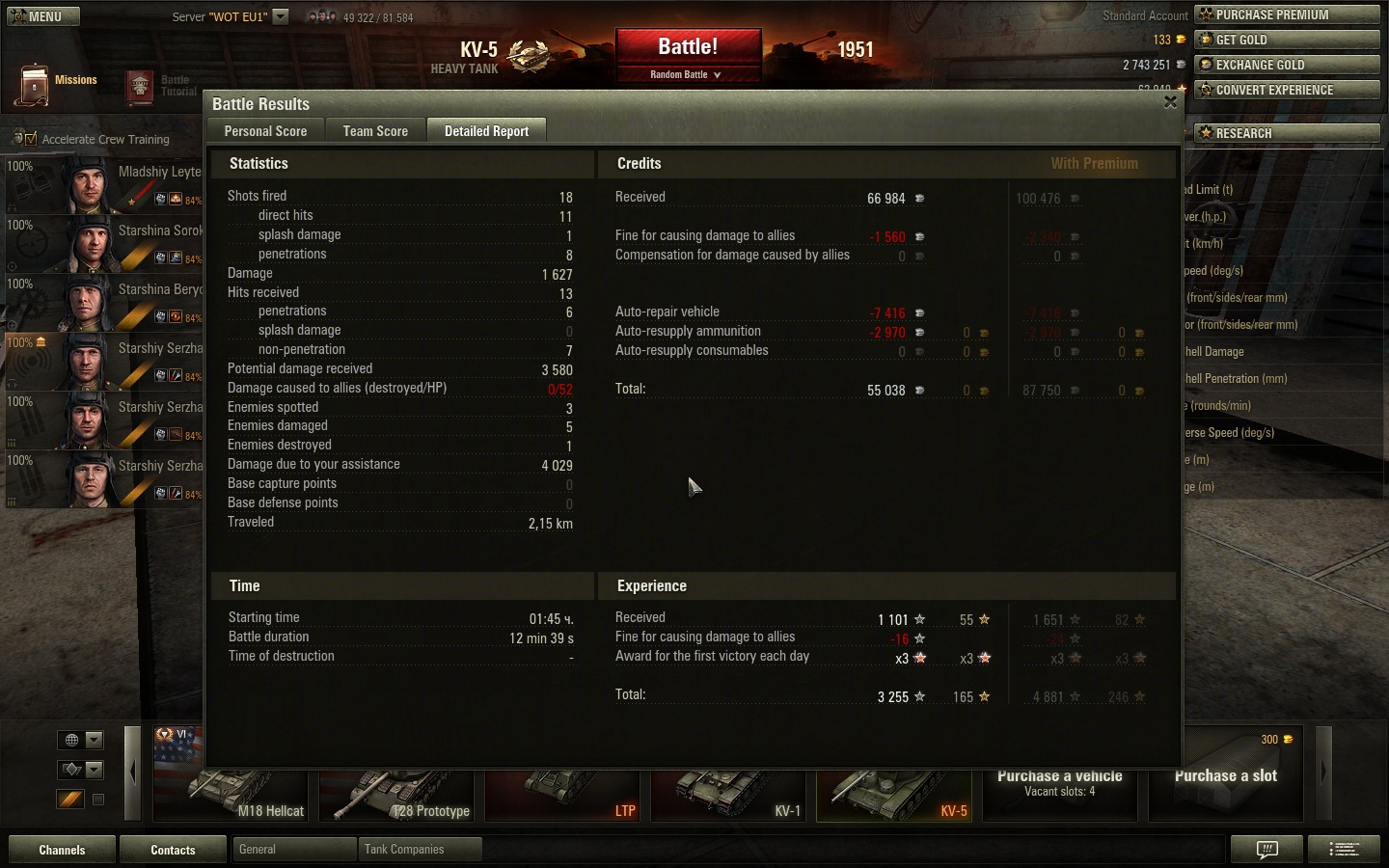Open the Contacts list

pyautogui.click(x=173, y=850)
